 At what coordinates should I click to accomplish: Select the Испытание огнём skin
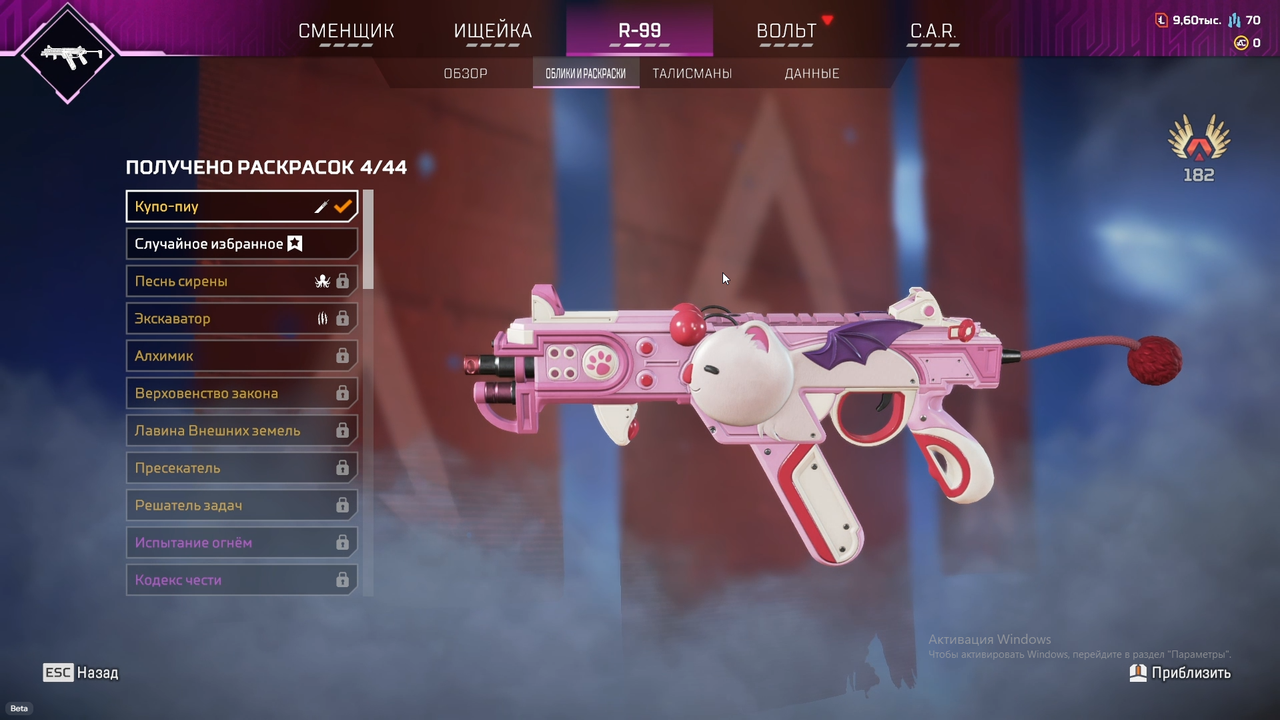click(x=241, y=543)
